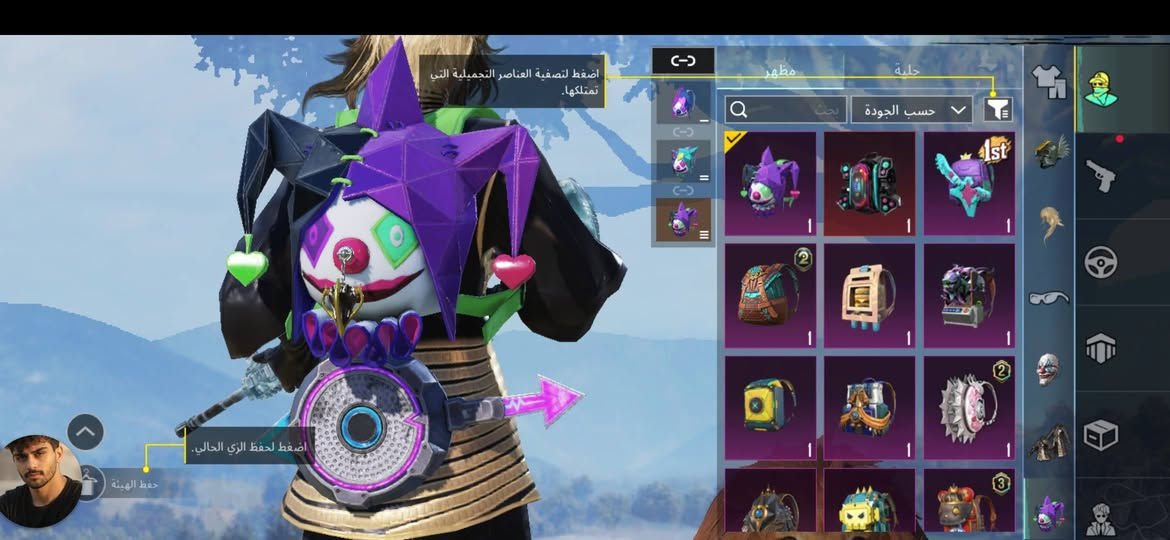
Task: Show the sunglasses category
Action: click(1048, 297)
